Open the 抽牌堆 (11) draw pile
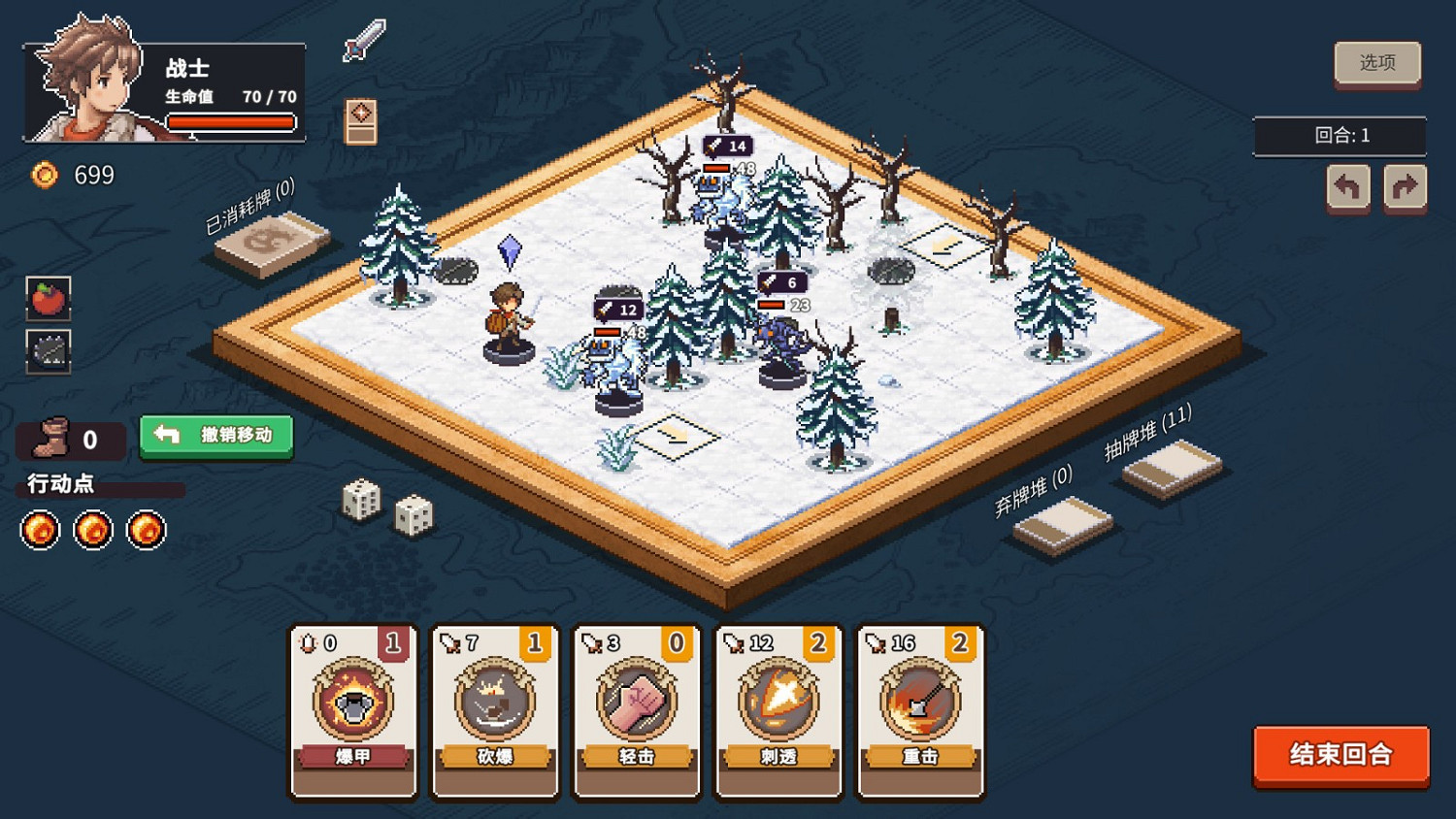The image size is (1456, 819). click(x=1172, y=471)
